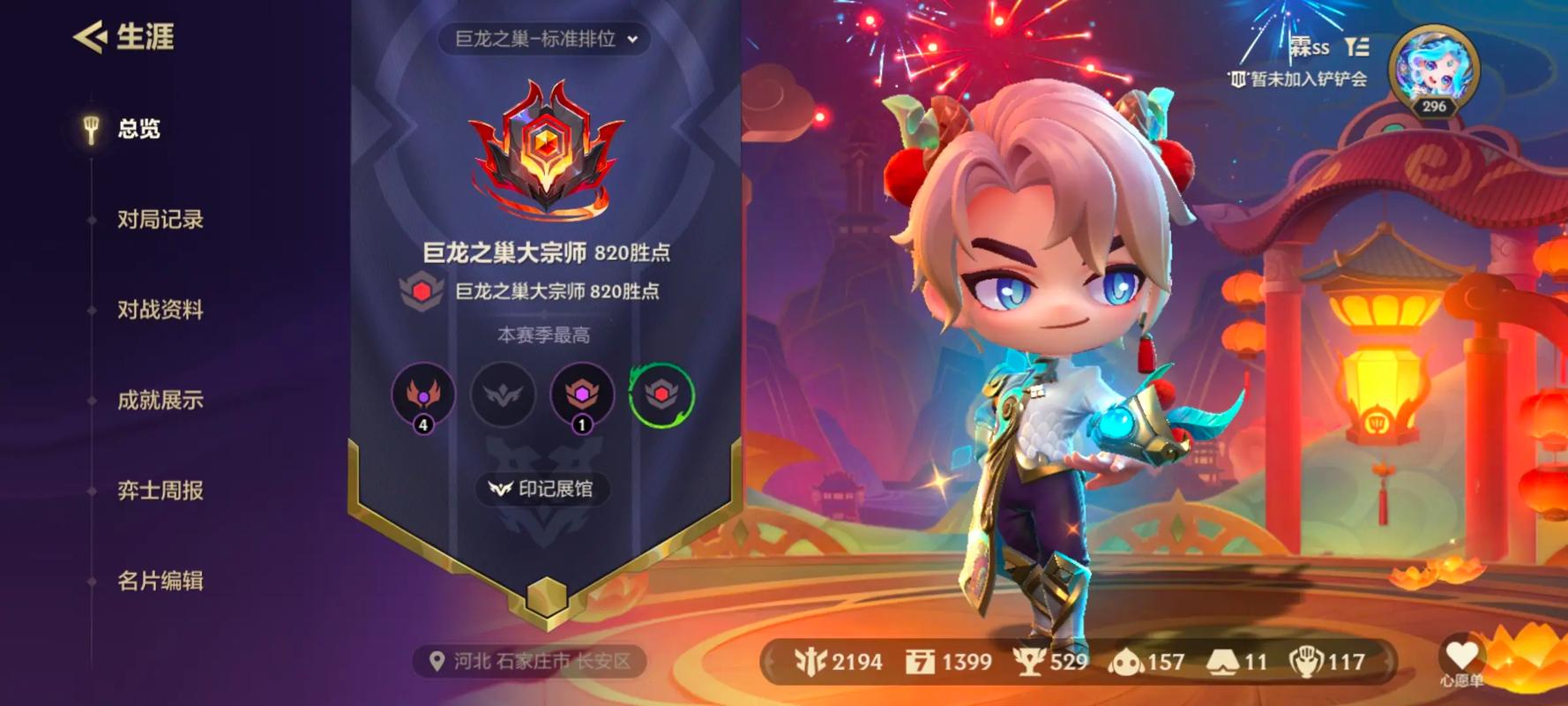Open the 心愿单 wishlist heart
1568x706 pixels.
point(1461,657)
